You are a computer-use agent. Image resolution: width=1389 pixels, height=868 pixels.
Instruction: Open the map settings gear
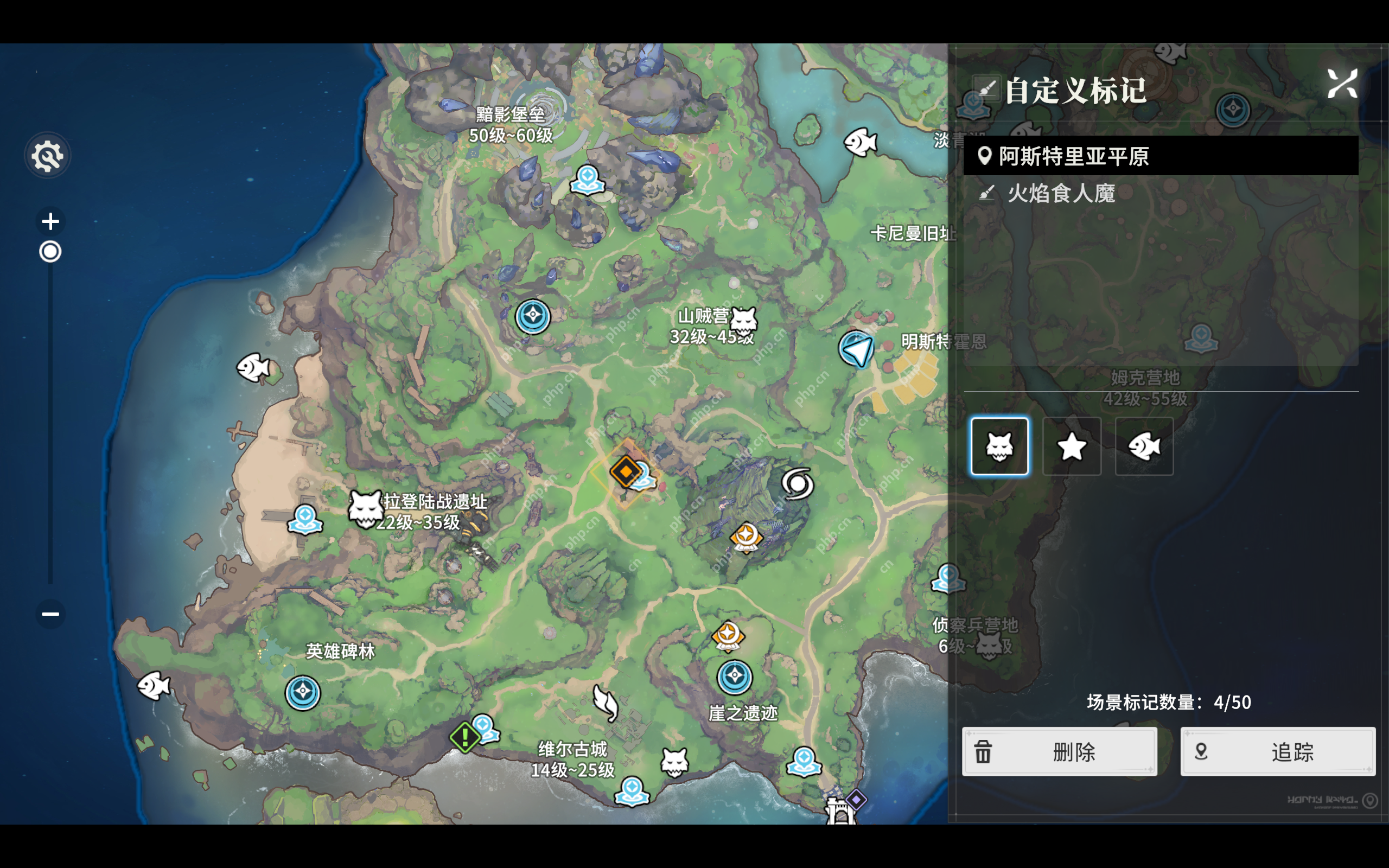coord(48,156)
